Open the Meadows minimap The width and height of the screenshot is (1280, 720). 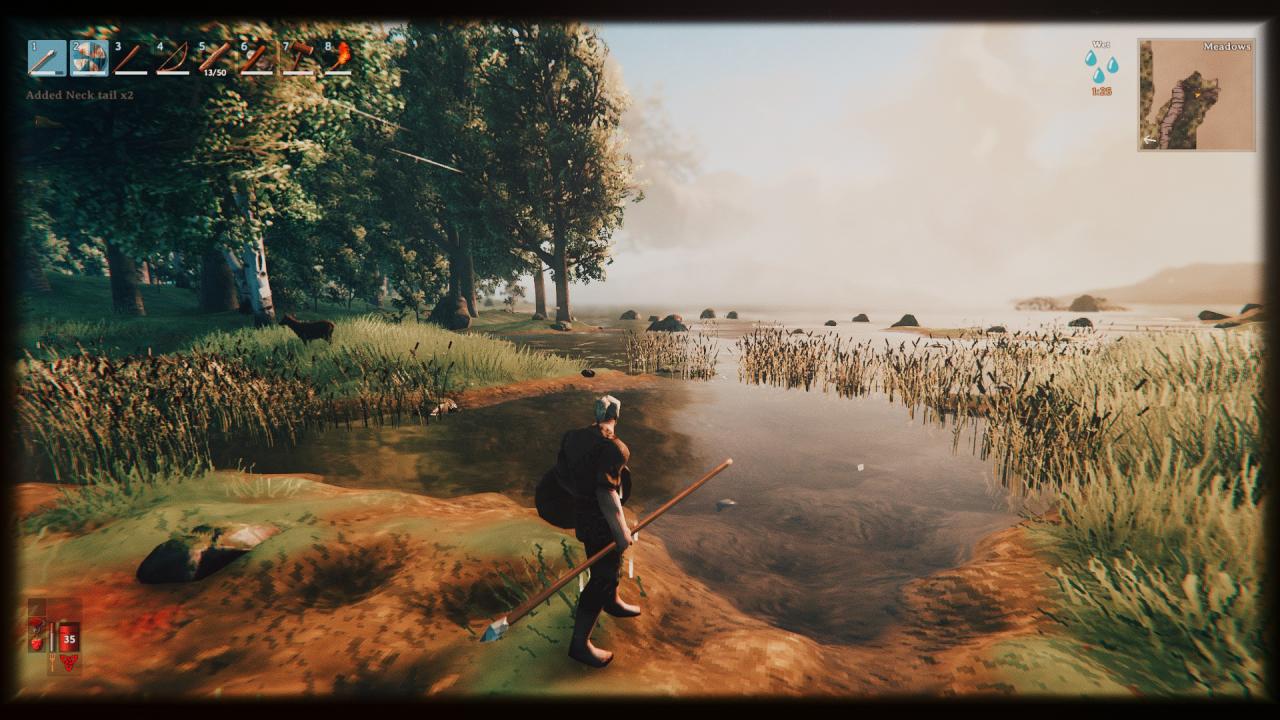(x=1196, y=95)
